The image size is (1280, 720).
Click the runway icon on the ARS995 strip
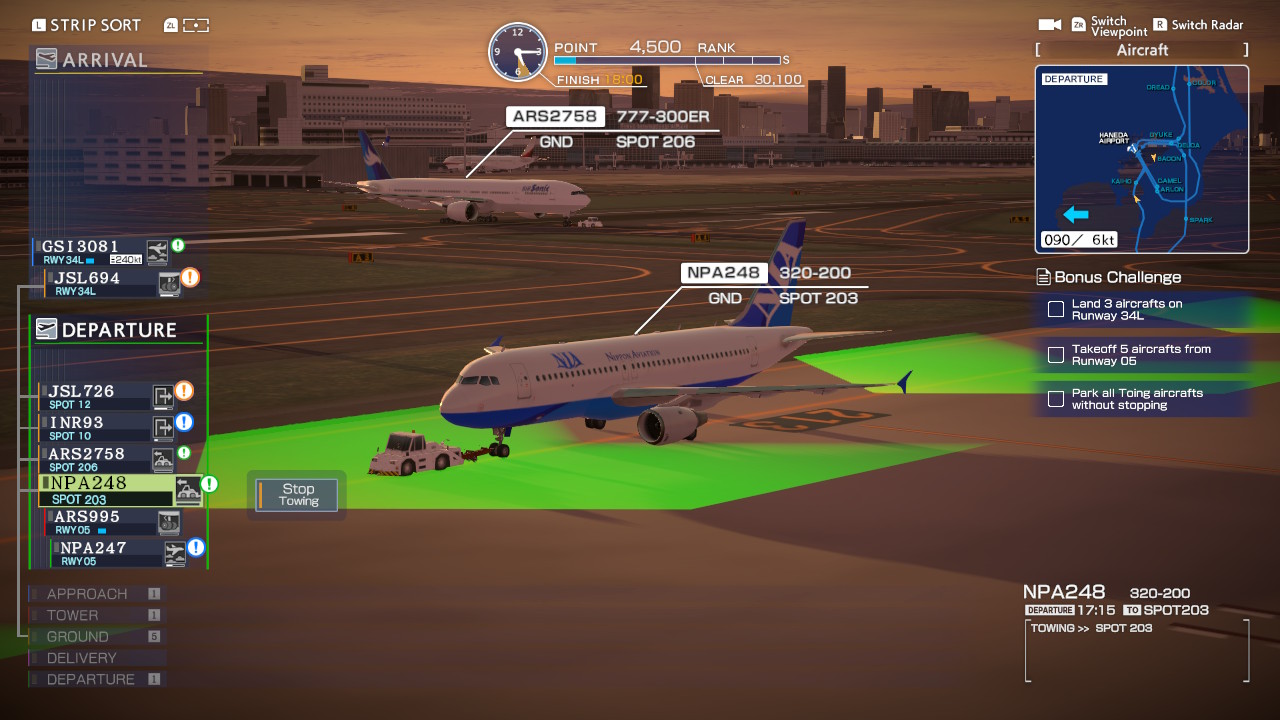pyautogui.click(x=168, y=522)
